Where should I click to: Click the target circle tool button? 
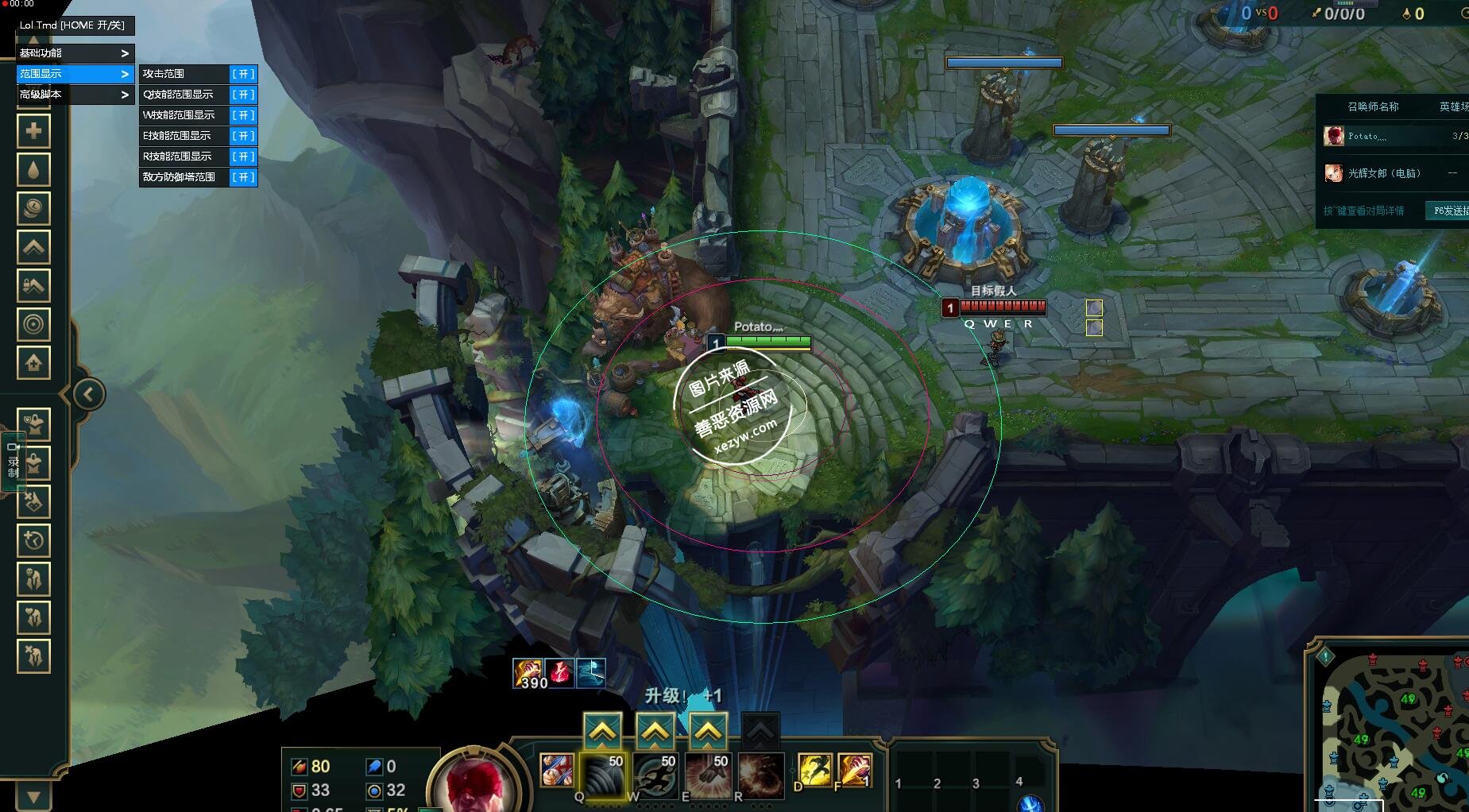click(33, 324)
